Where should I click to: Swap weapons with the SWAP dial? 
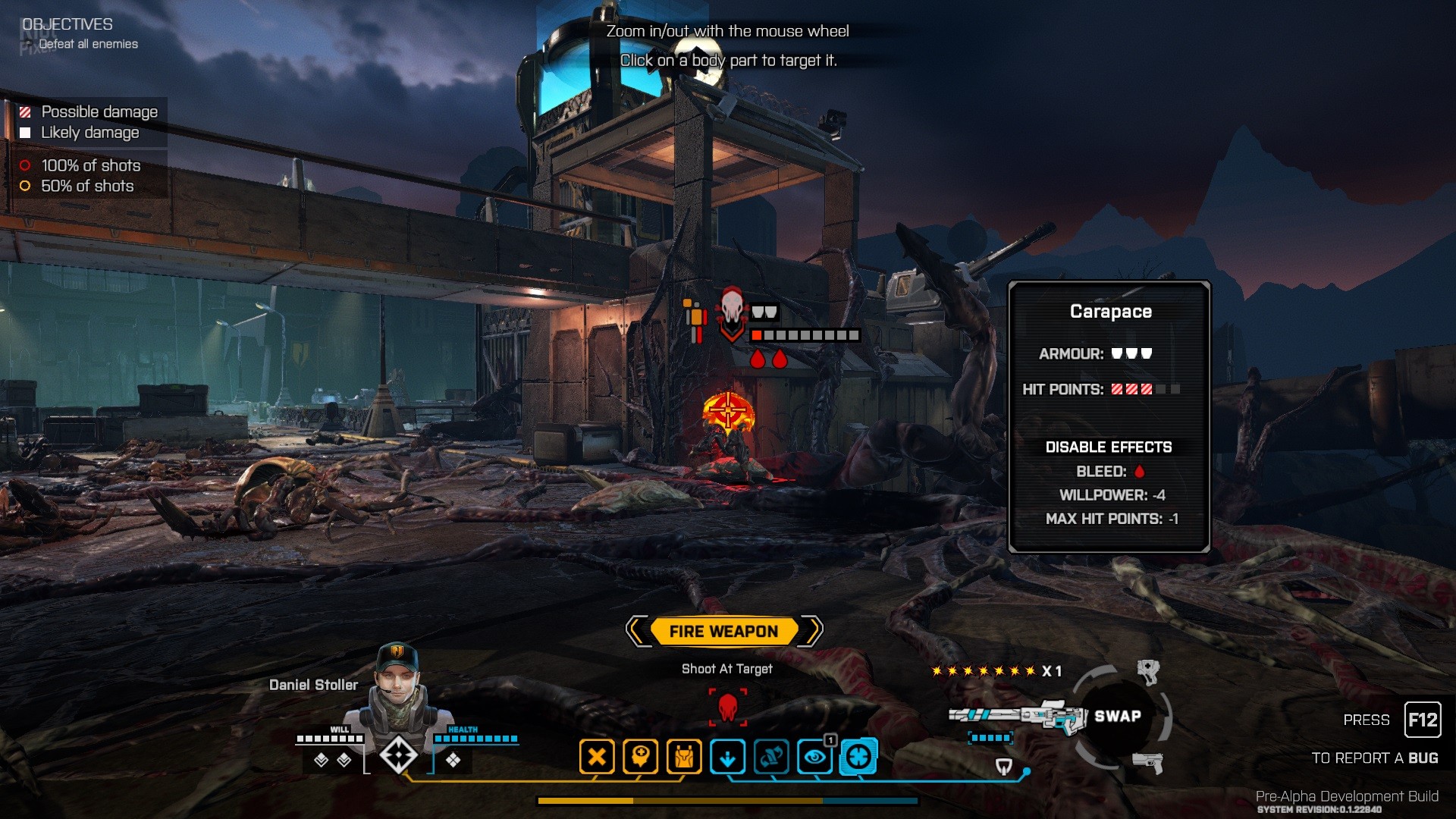(x=1117, y=716)
